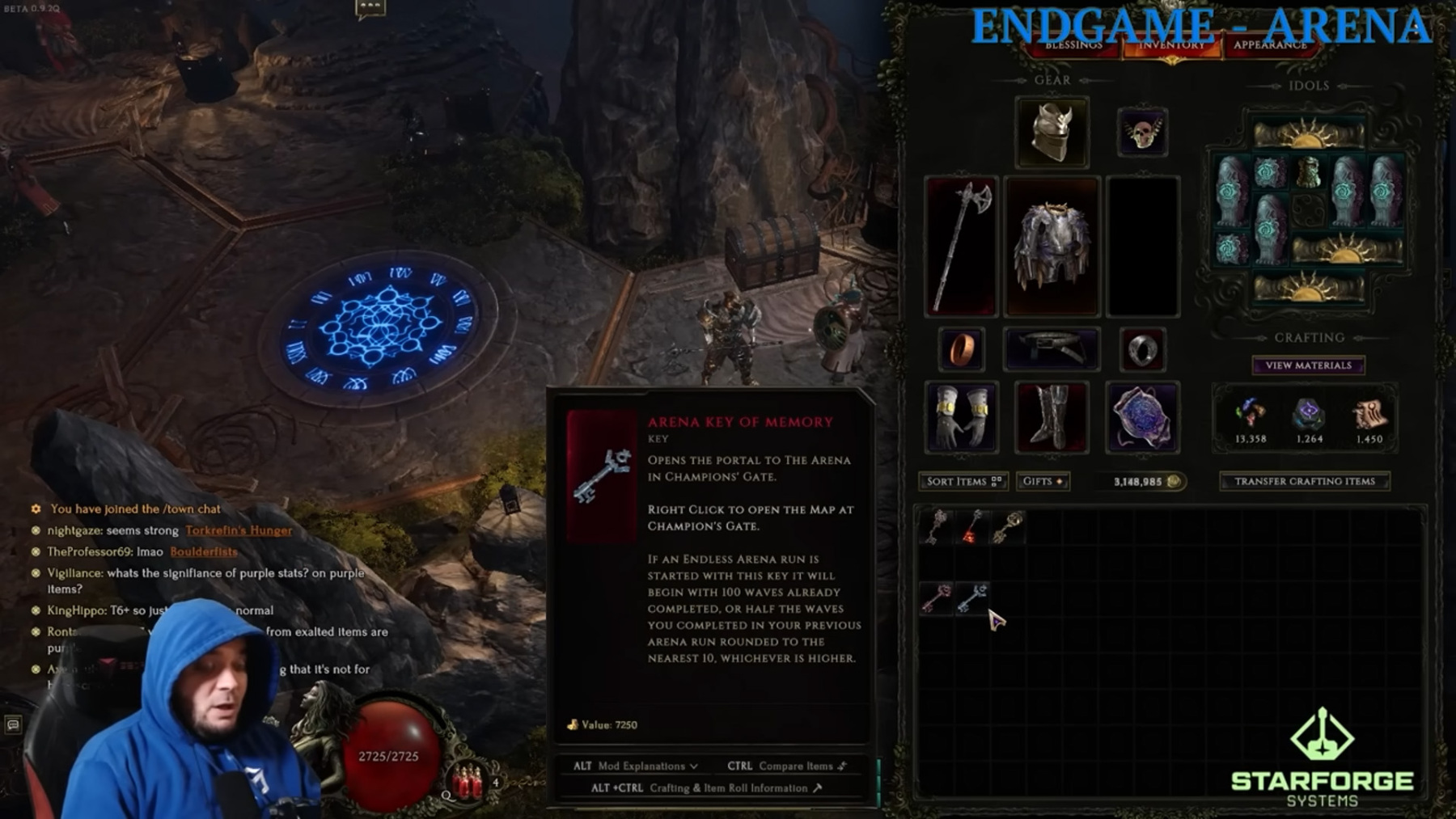Viewport: 1456px width, 819px height.
Task: Choose the copper ring slot
Action: 961,349
